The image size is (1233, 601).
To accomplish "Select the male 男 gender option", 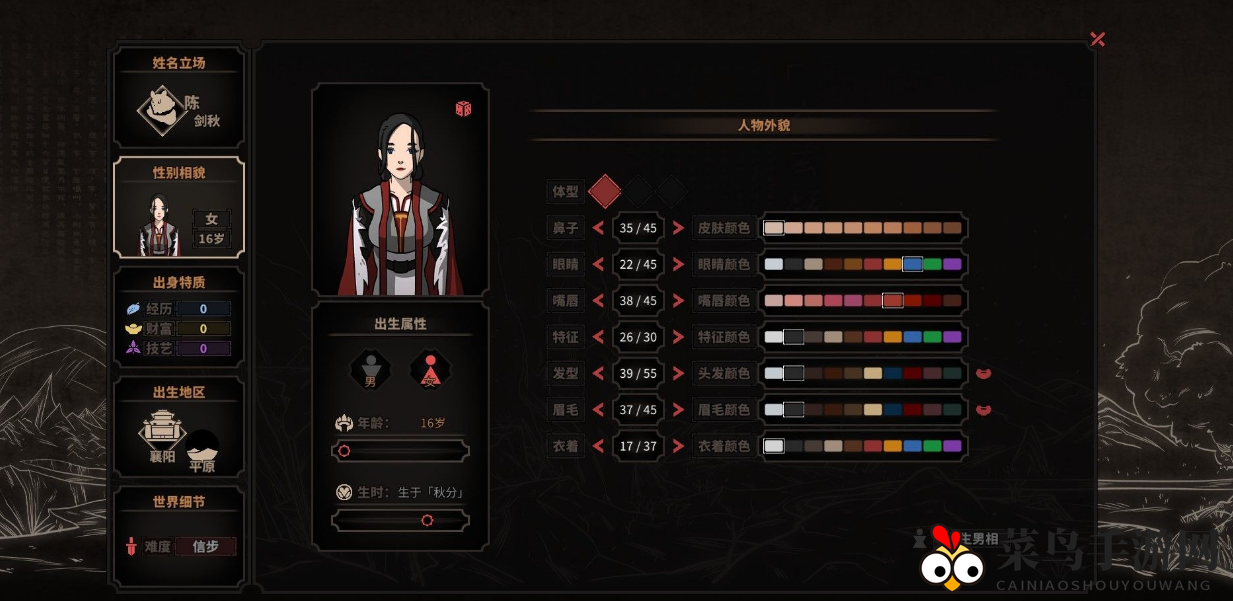I will 370,369.
